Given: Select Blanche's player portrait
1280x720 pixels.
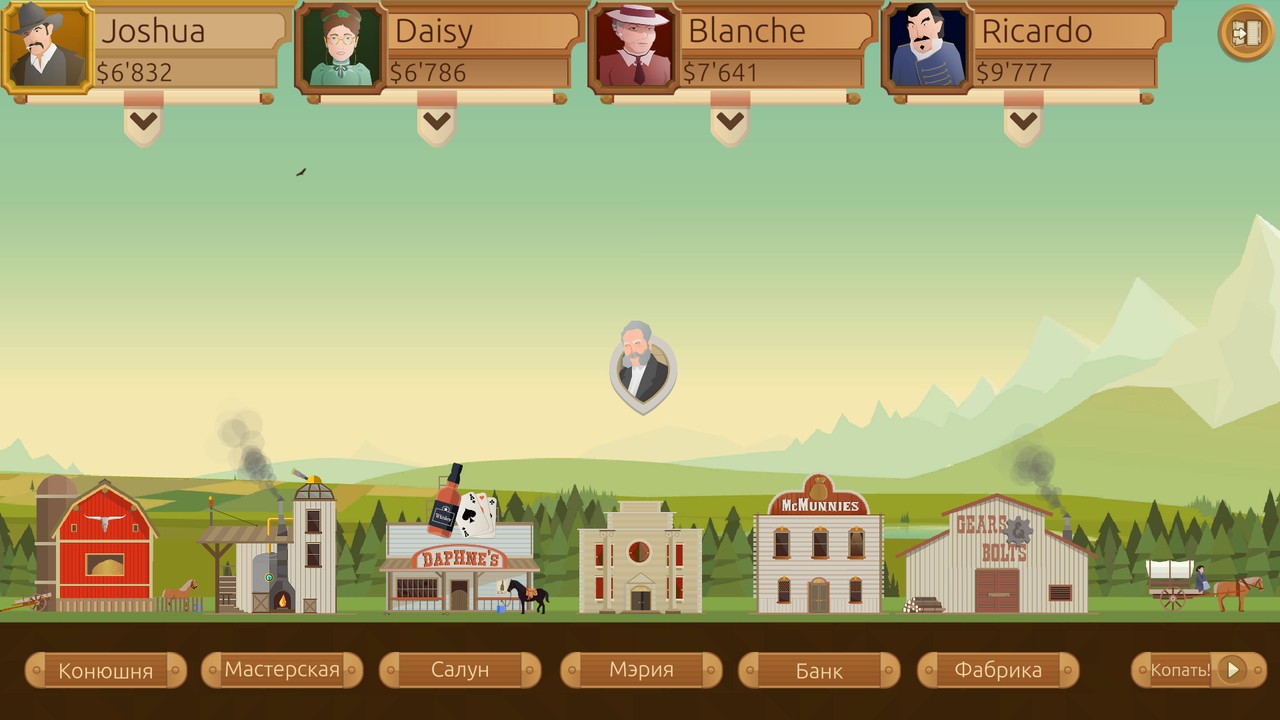Looking at the screenshot, I should coord(634,47).
